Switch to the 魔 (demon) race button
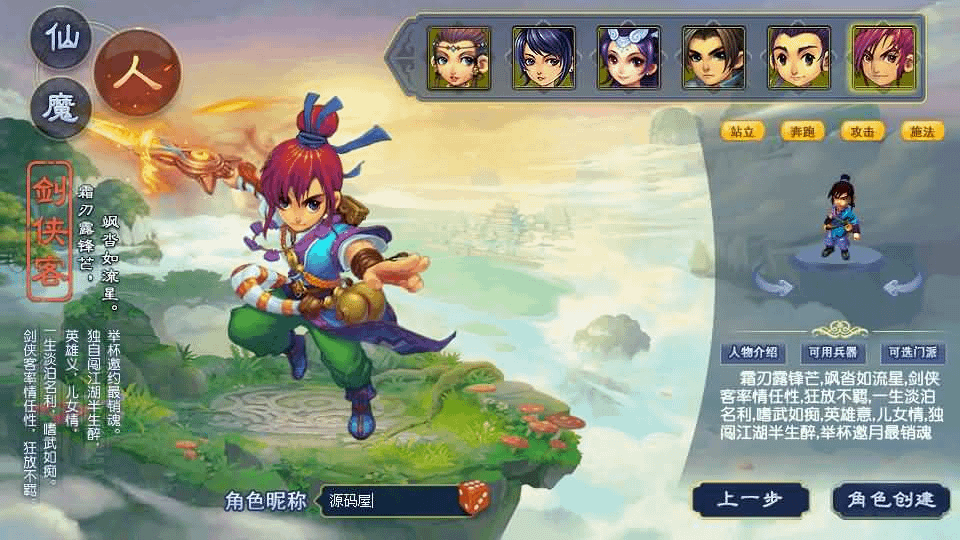The width and height of the screenshot is (960, 540). click(61, 107)
